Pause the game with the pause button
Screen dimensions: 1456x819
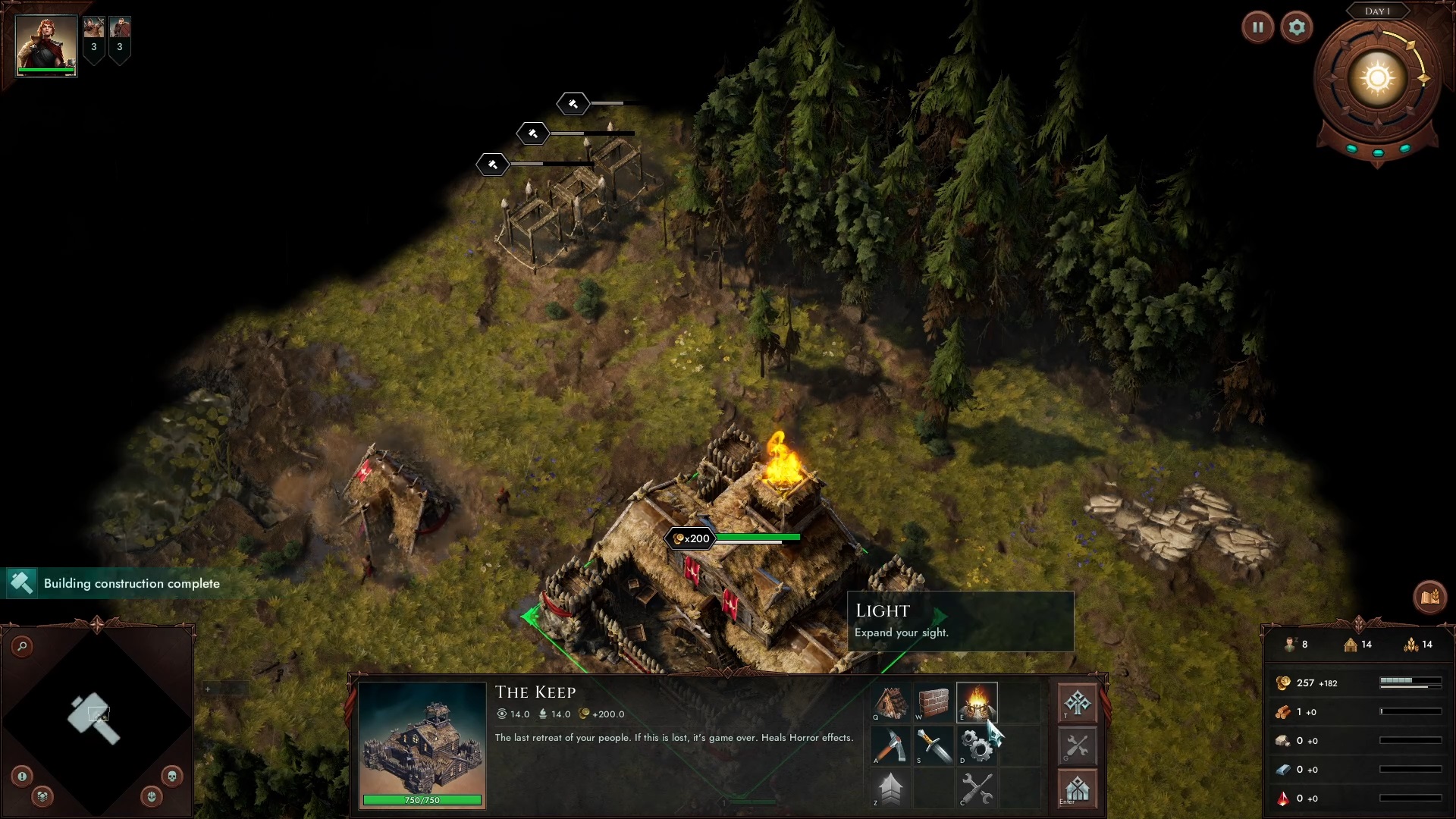click(1257, 28)
